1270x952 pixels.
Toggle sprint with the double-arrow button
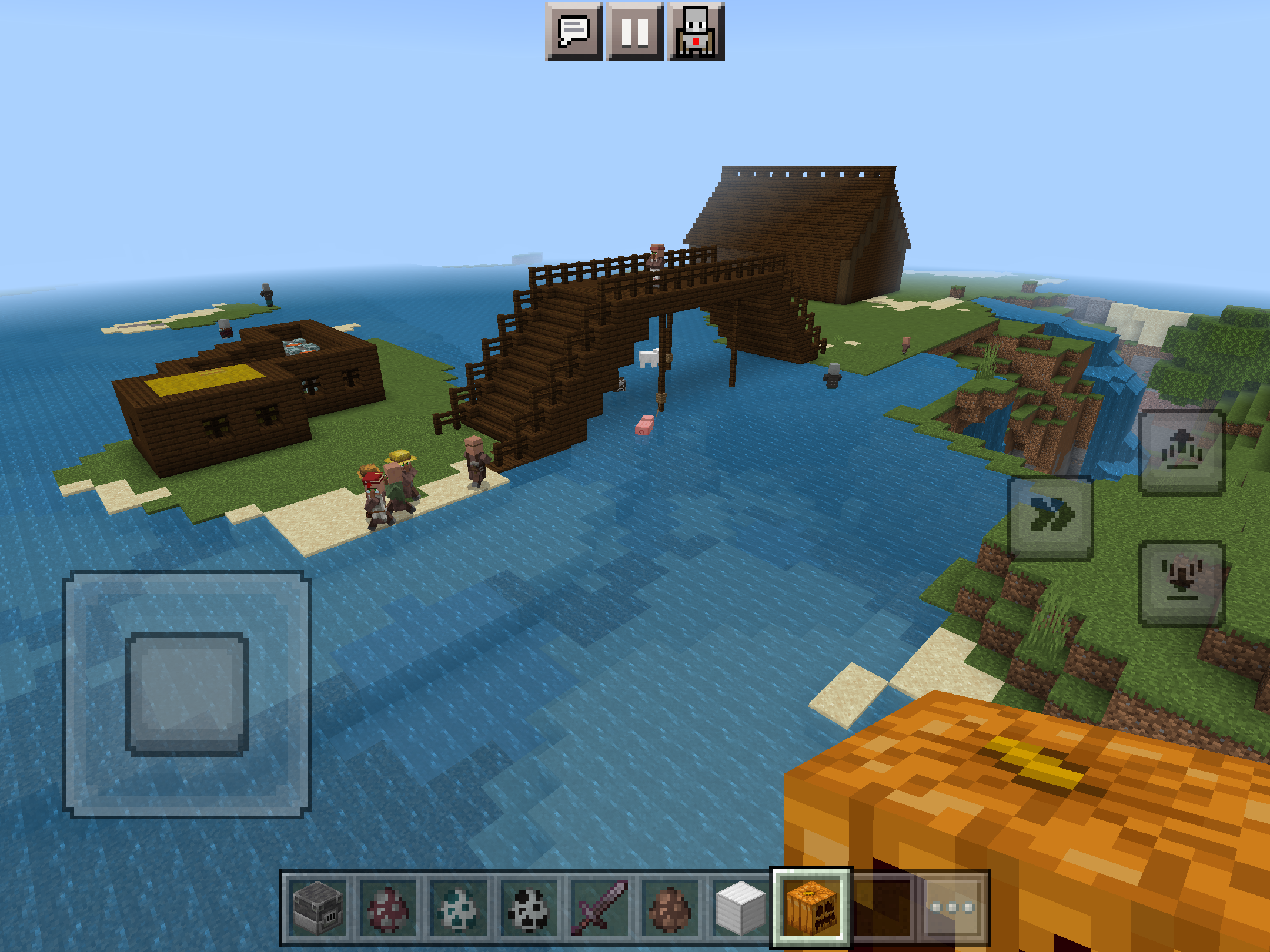pyautogui.click(x=1051, y=518)
